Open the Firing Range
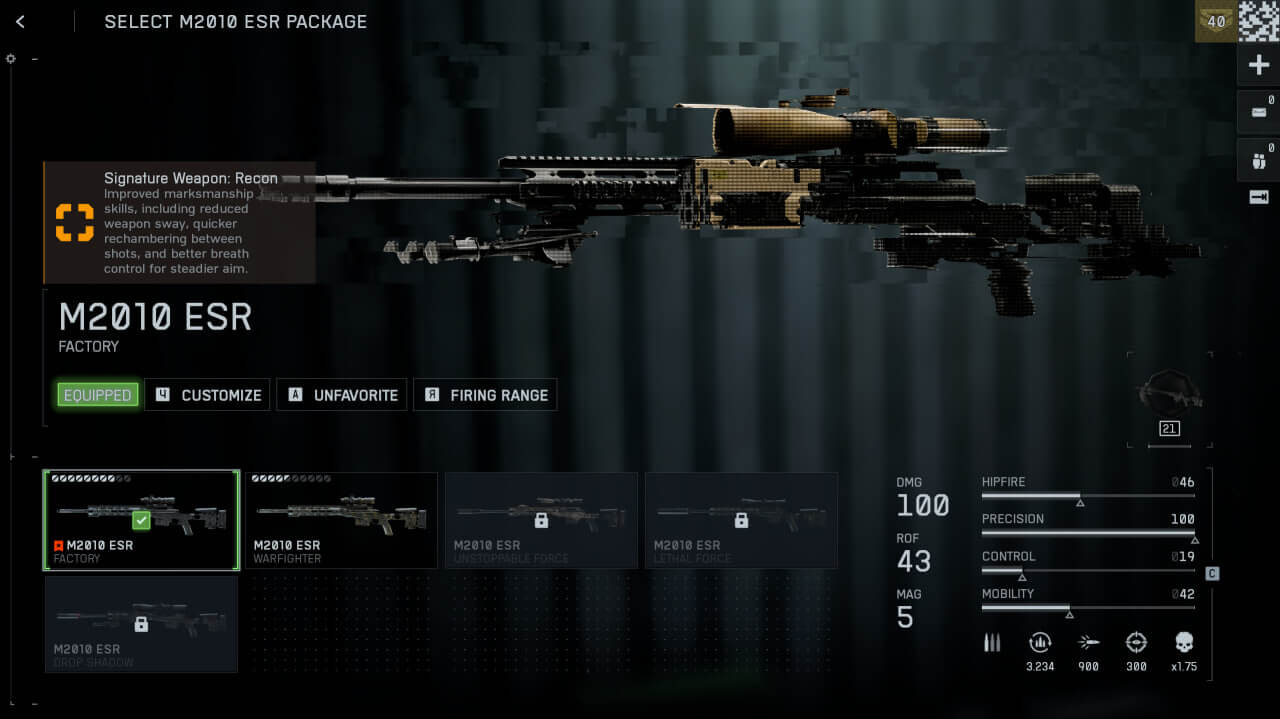This screenshot has width=1280, height=719. point(485,395)
